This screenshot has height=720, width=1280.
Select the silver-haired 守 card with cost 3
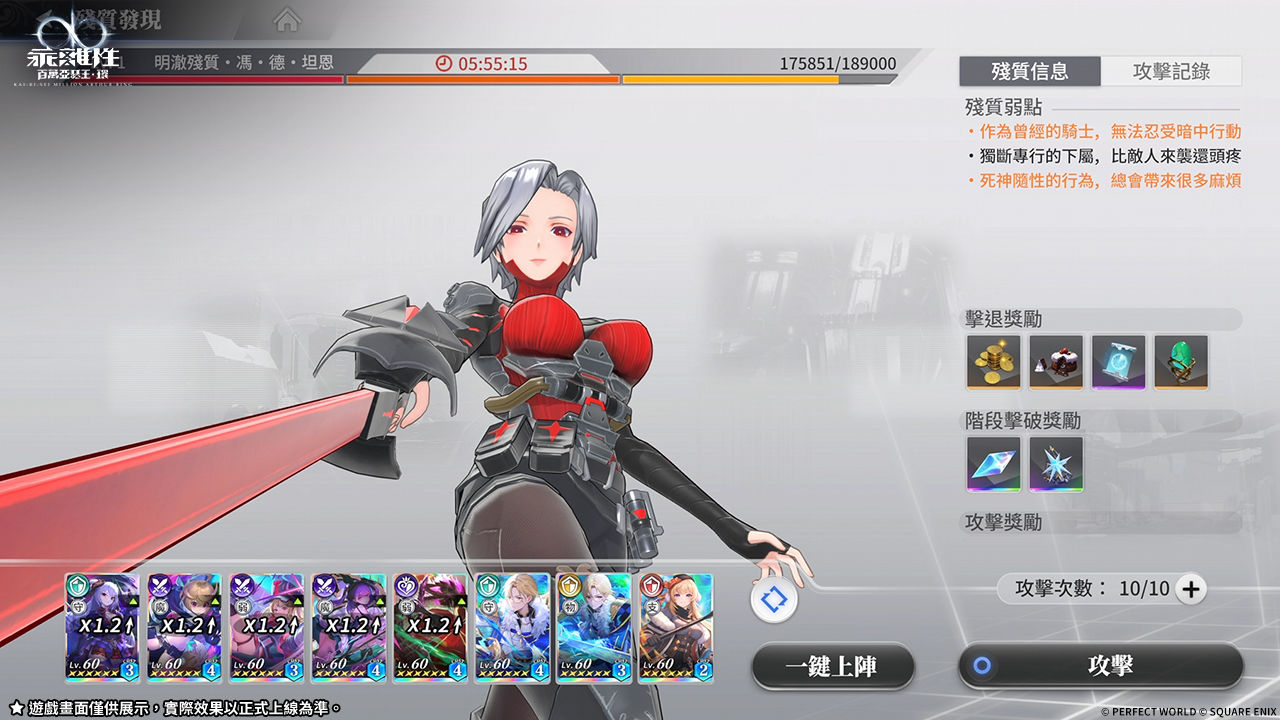[102, 627]
